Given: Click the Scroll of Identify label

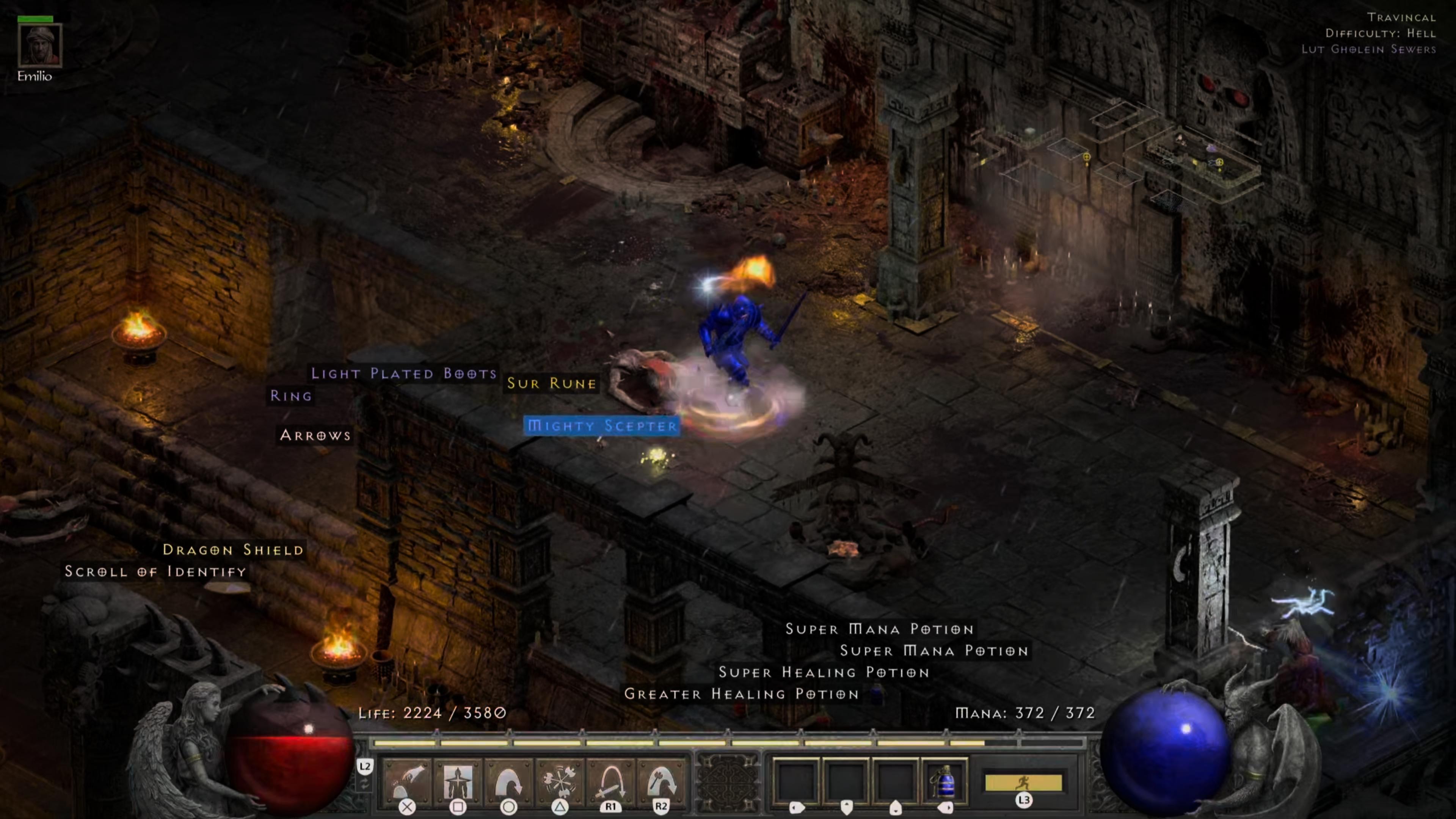Looking at the screenshot, I should click(155, 571).
